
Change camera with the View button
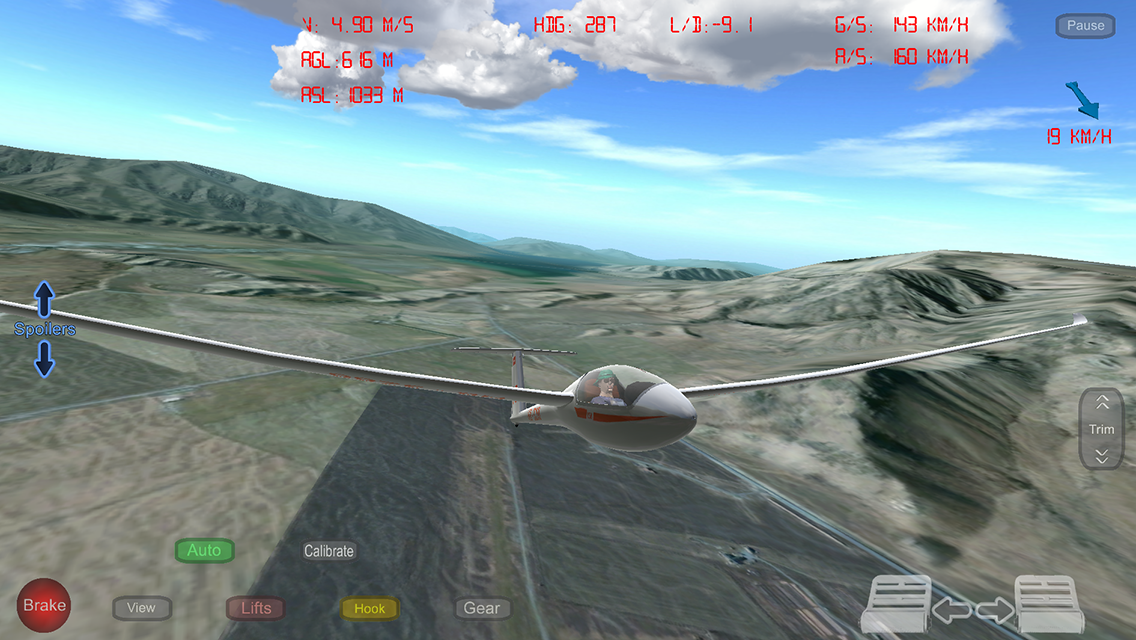(142, 608)
